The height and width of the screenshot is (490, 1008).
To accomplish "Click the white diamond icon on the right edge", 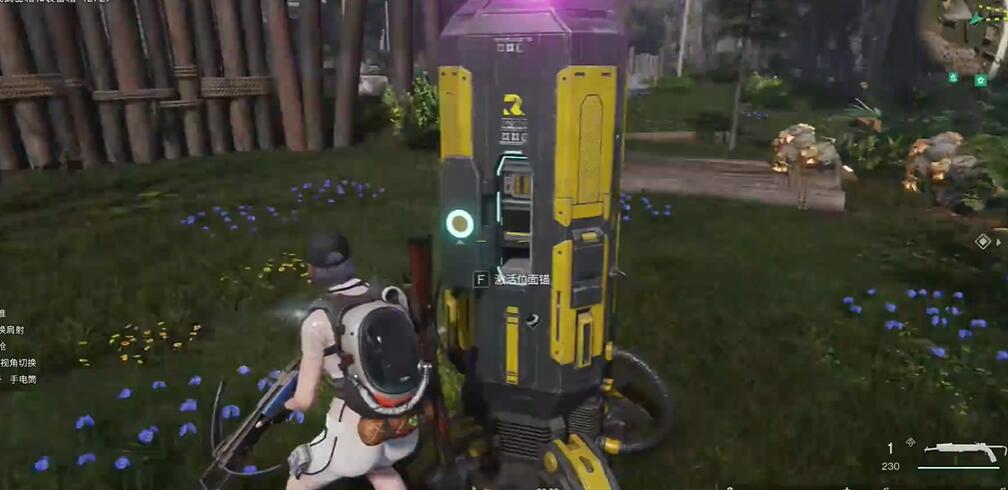I will [983, 241].
